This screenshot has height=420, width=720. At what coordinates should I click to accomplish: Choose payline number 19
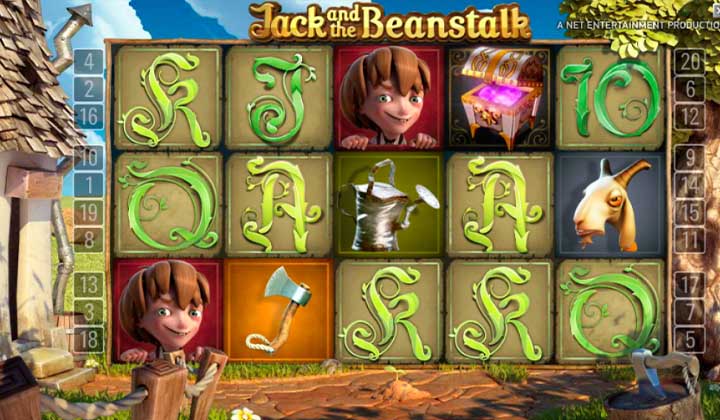89,211
